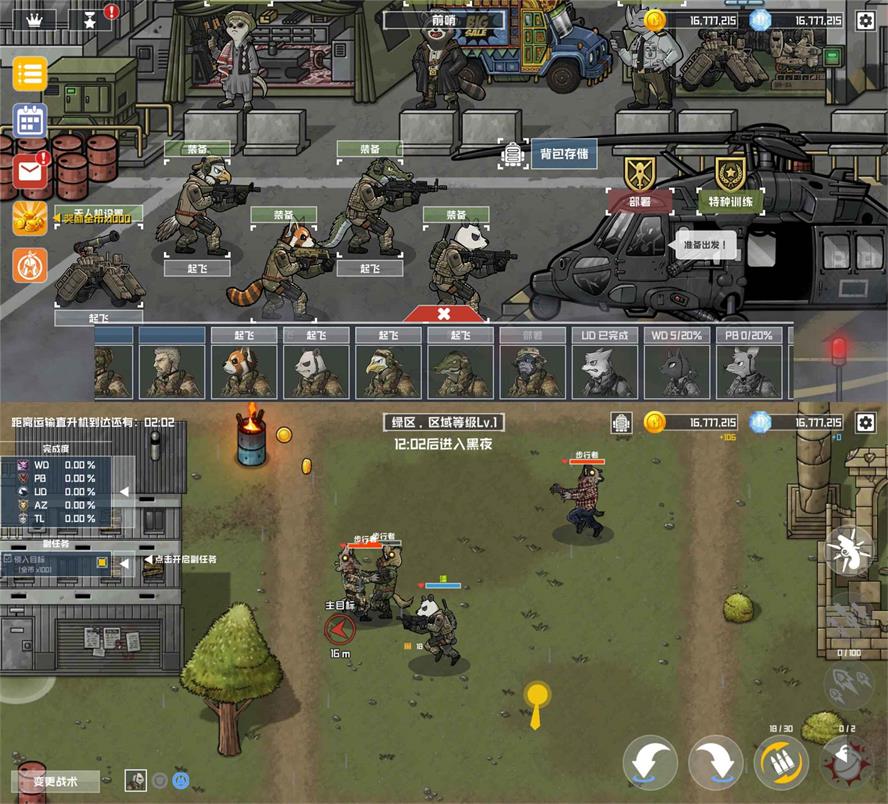
Task: Close the squad roster bar with red X
Action: click(x=444, y=313)
